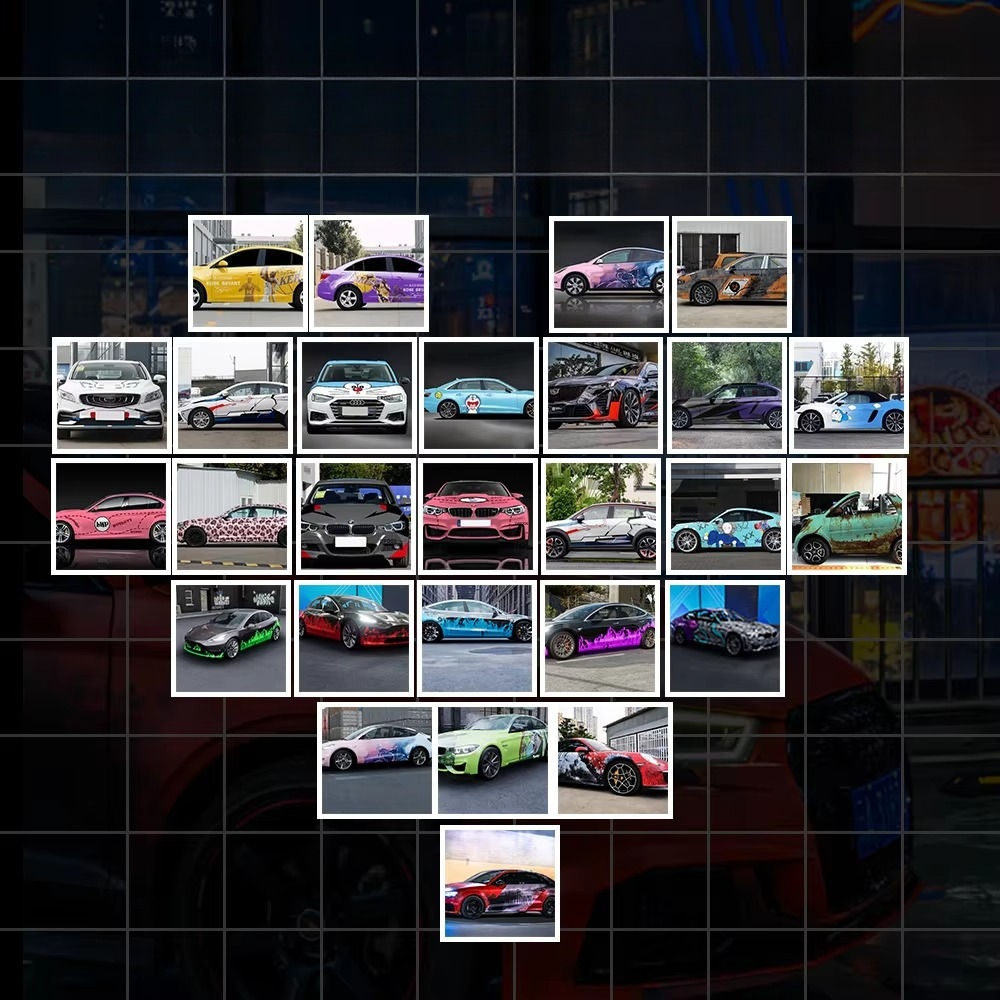Pick the lime green BMW thumbnail
This screenshot has width=1000, height=1000.
(x=493, y=760)
